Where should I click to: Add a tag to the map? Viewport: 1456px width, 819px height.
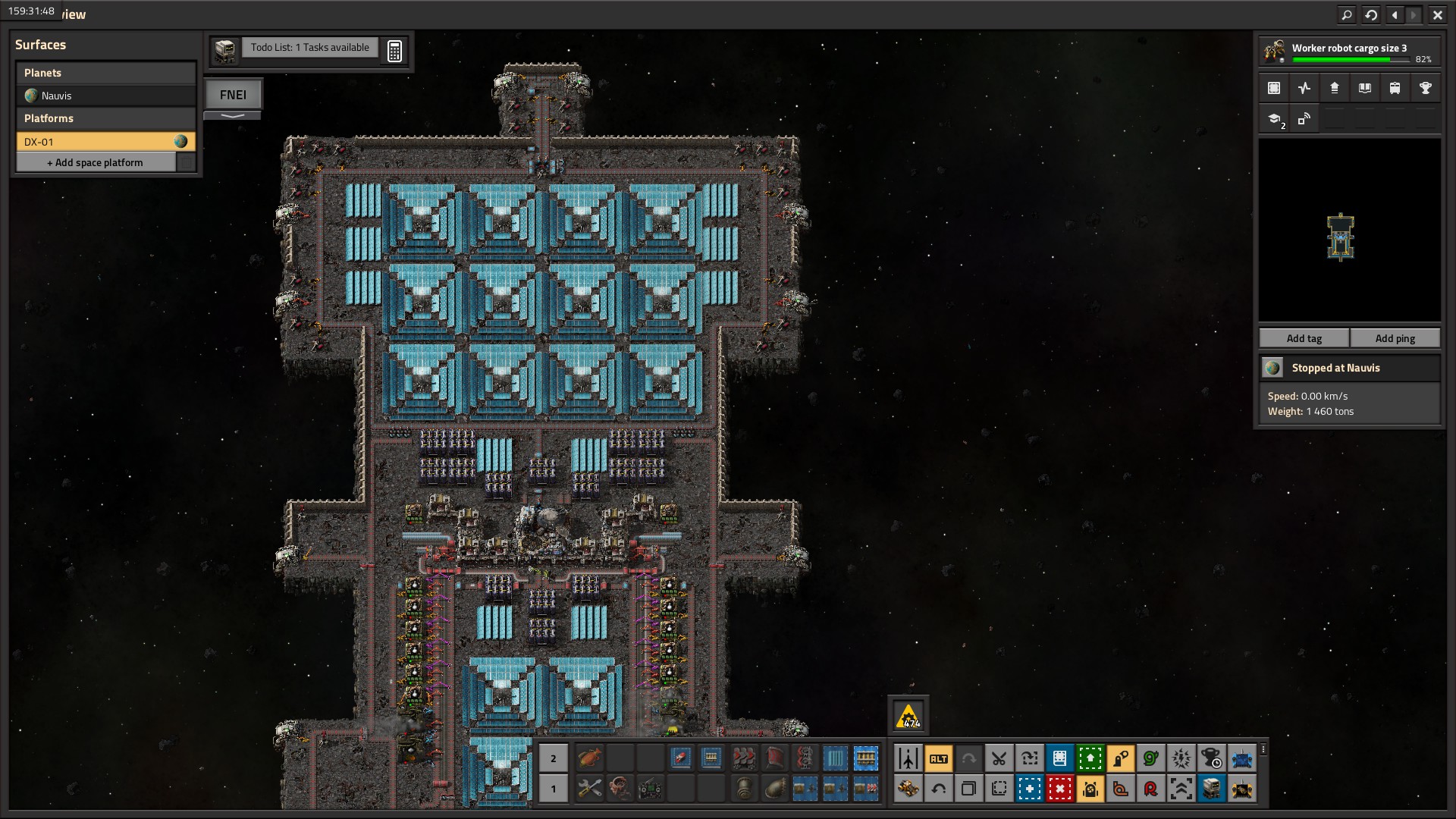pyautogui.click(x=1304, y=338)
